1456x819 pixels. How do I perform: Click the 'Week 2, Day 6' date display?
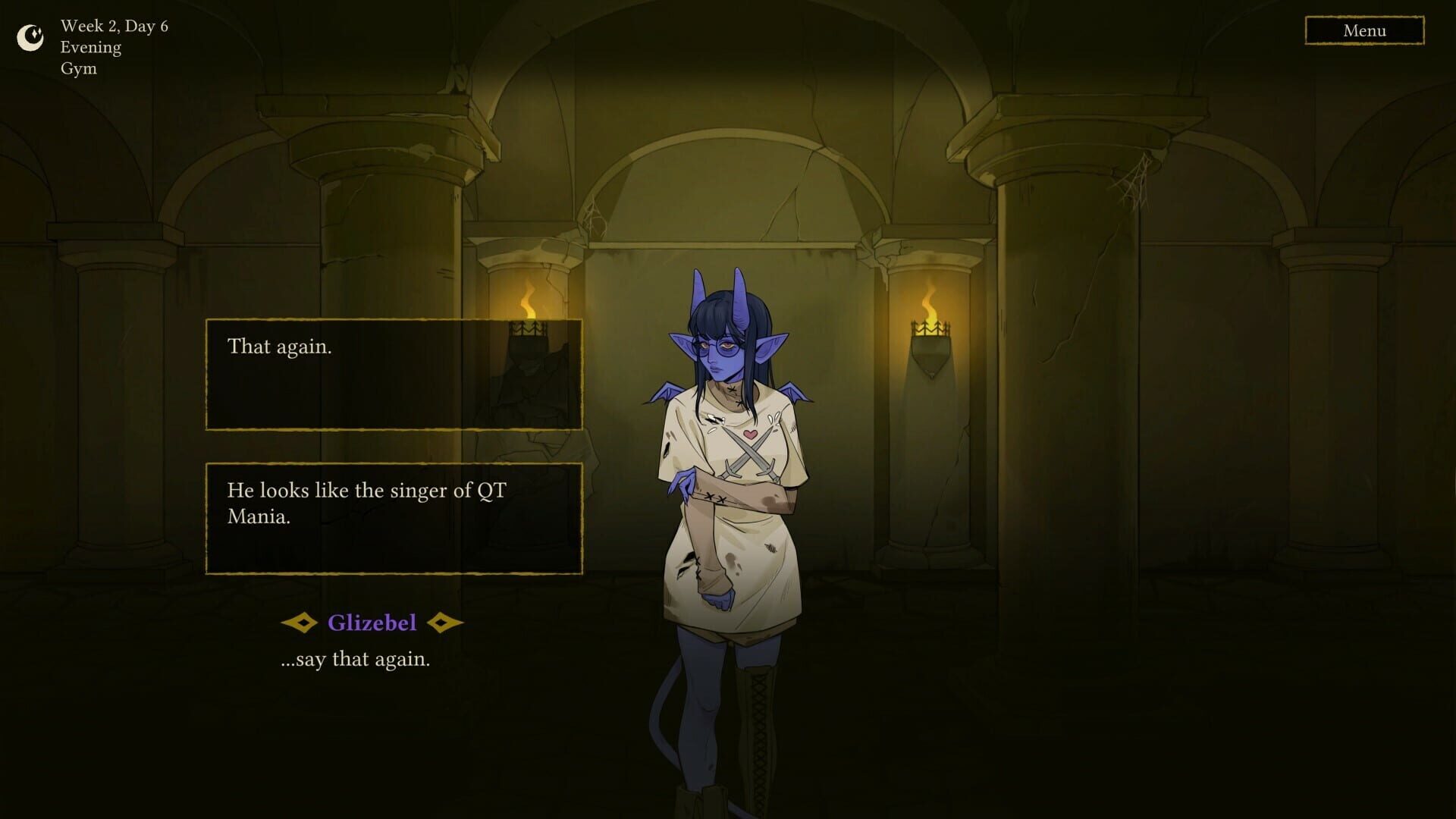coord(114,26)
